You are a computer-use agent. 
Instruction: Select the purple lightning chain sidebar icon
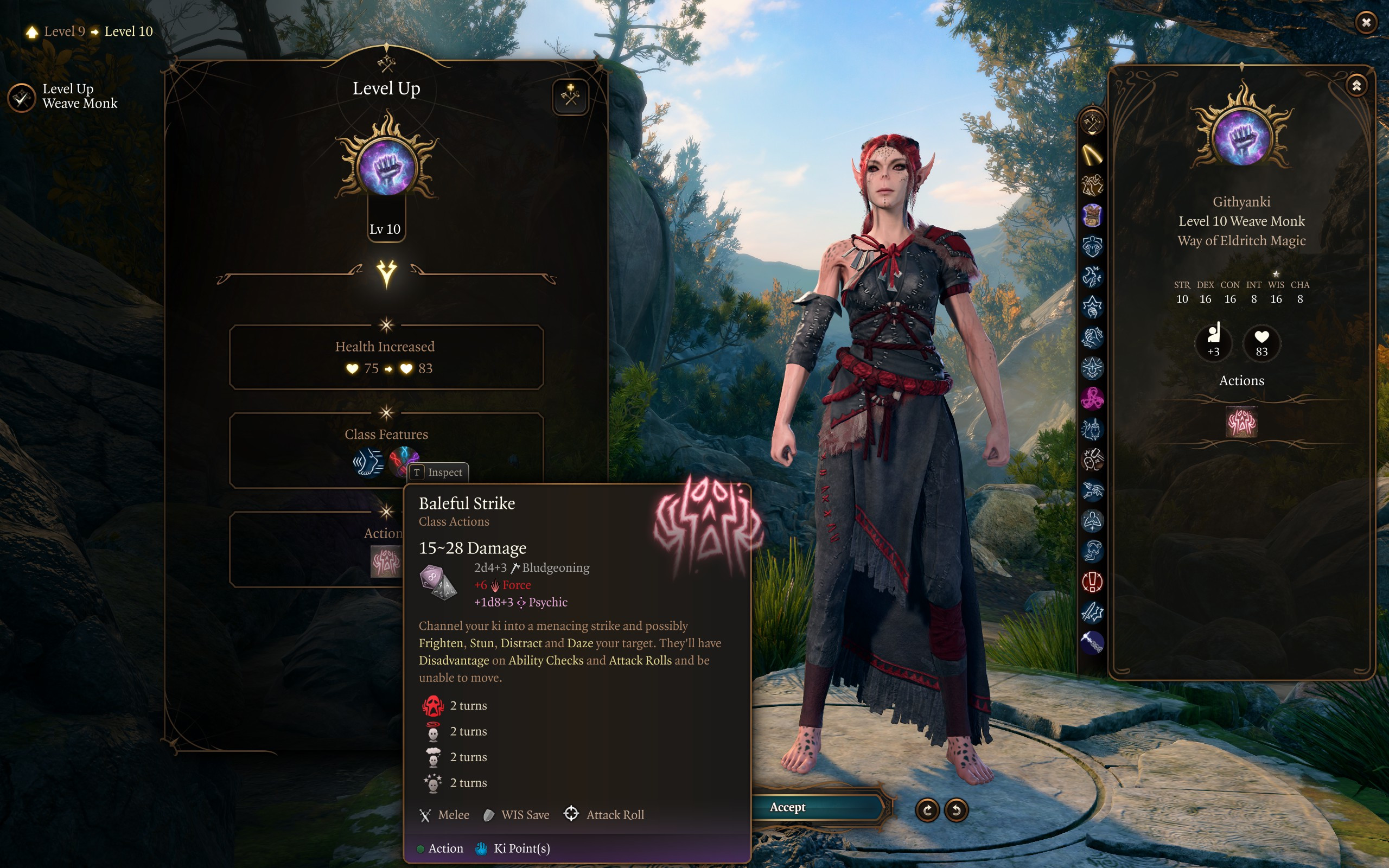tap(1092, 642)
